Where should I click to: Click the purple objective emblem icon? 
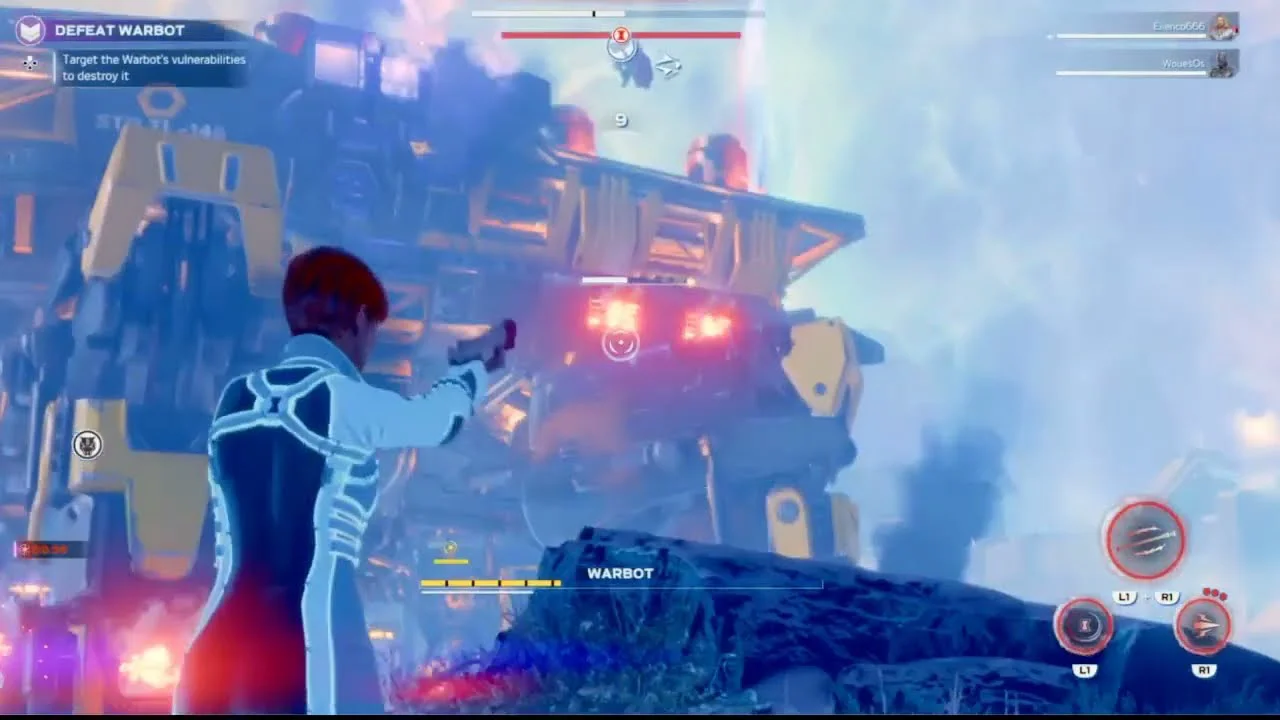click(31, 30)
